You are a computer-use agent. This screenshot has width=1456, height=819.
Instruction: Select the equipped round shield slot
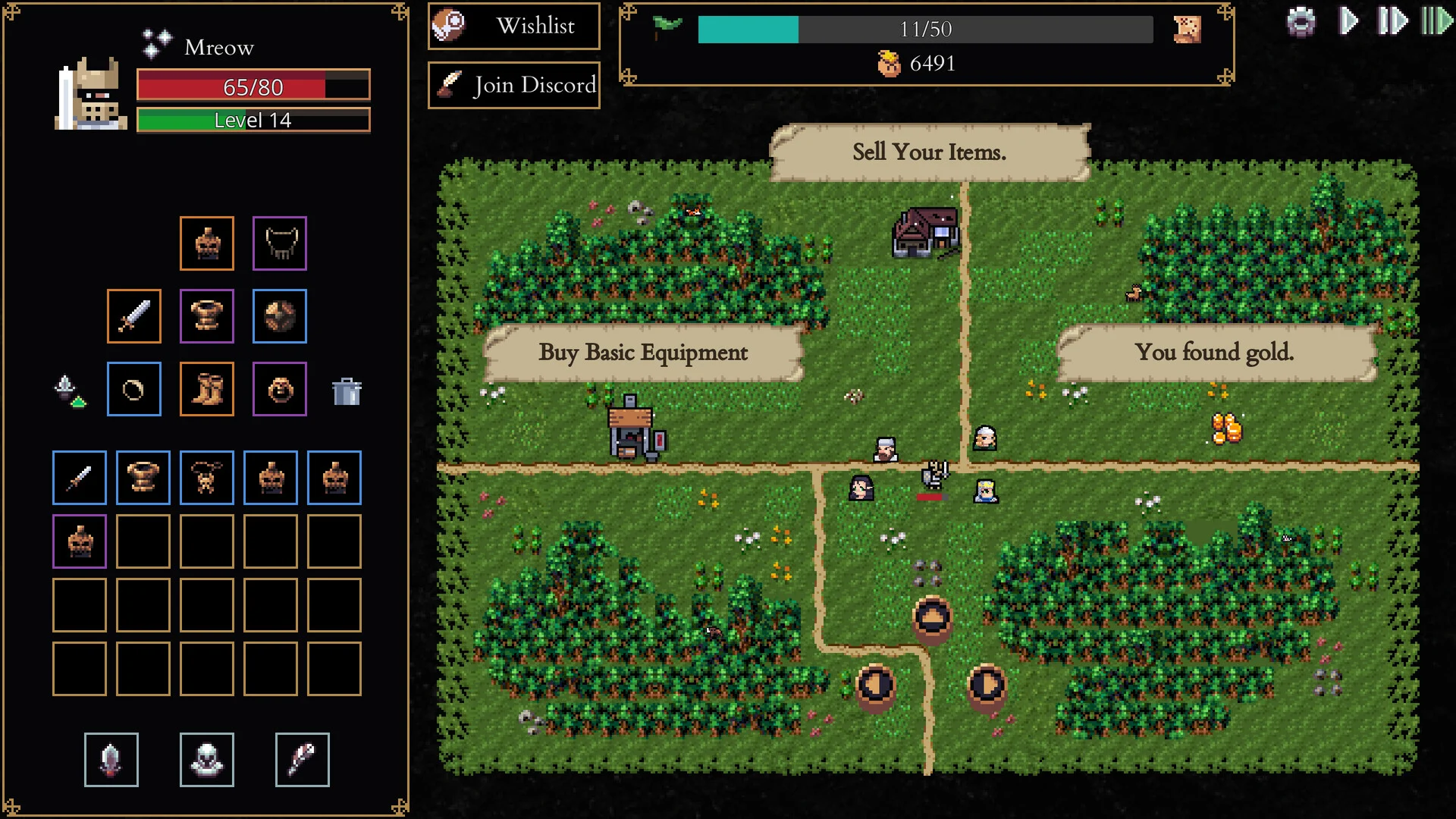coord(280,316)
